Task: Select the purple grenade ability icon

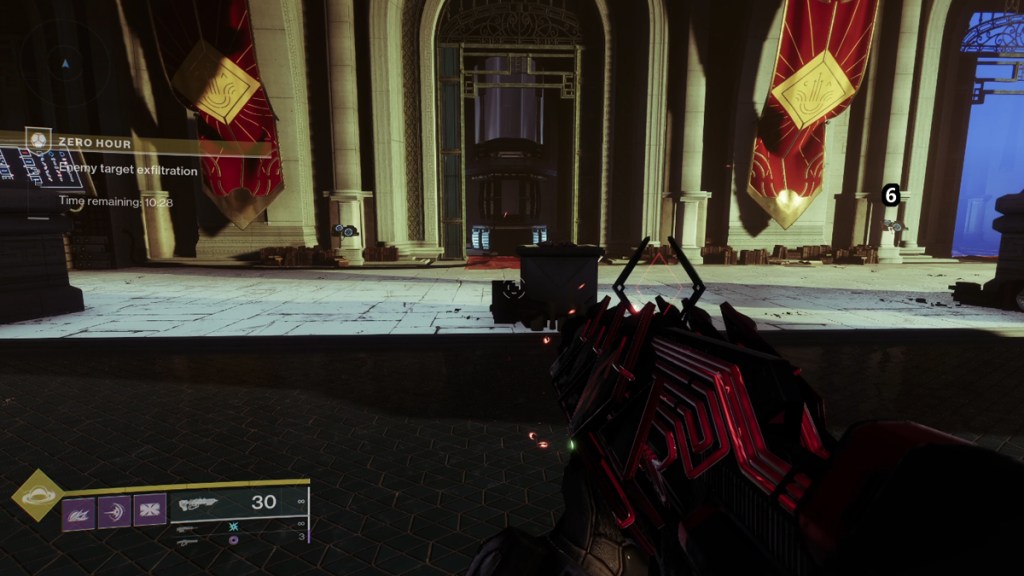Action: [78, 513]
